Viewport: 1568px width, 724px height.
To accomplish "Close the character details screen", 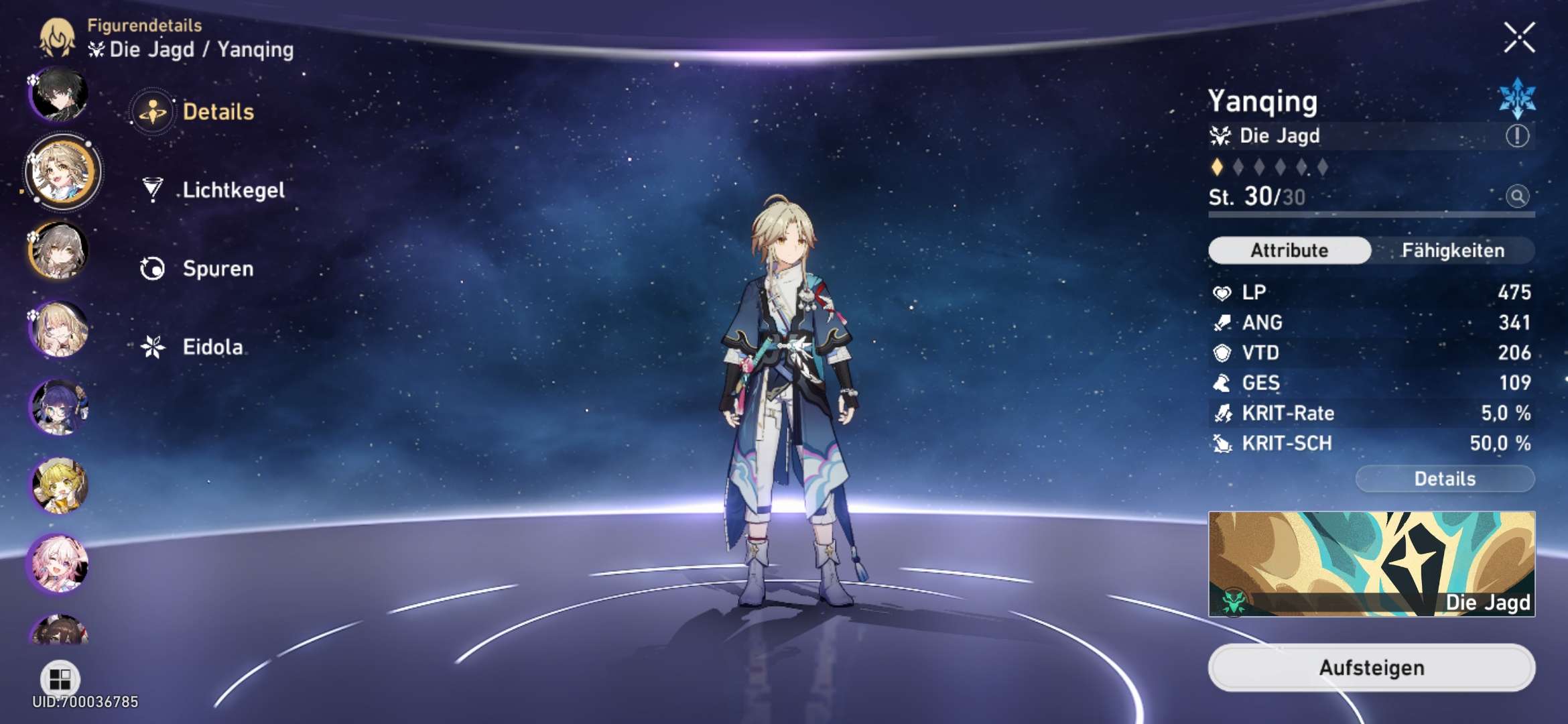I will 1518,38.
